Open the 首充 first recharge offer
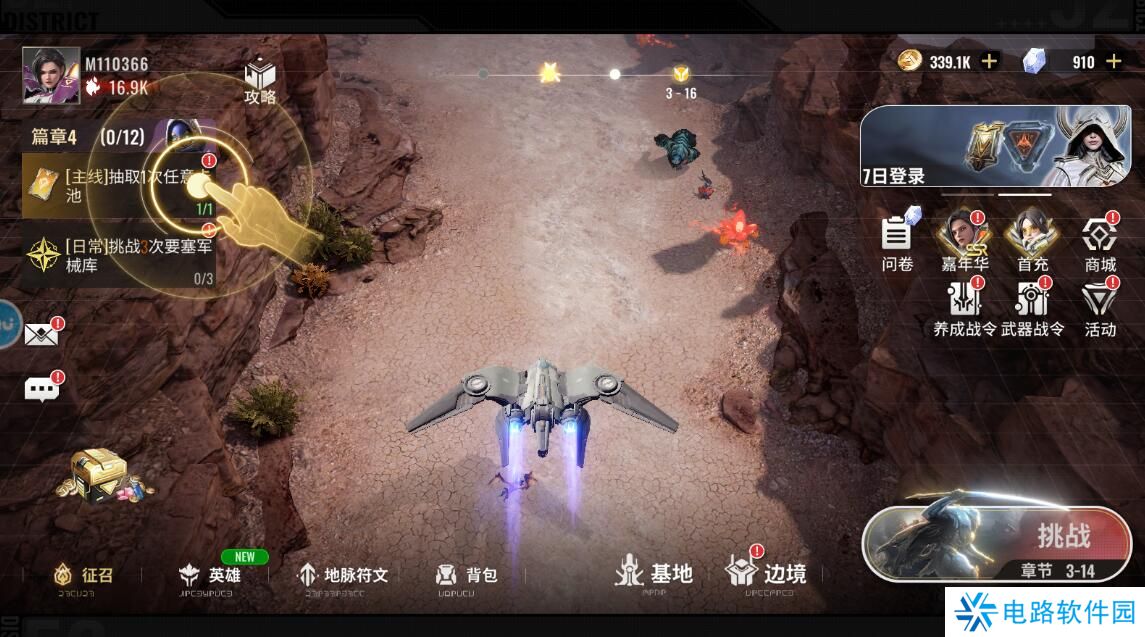1145x637 pixels. (1032, 242)
